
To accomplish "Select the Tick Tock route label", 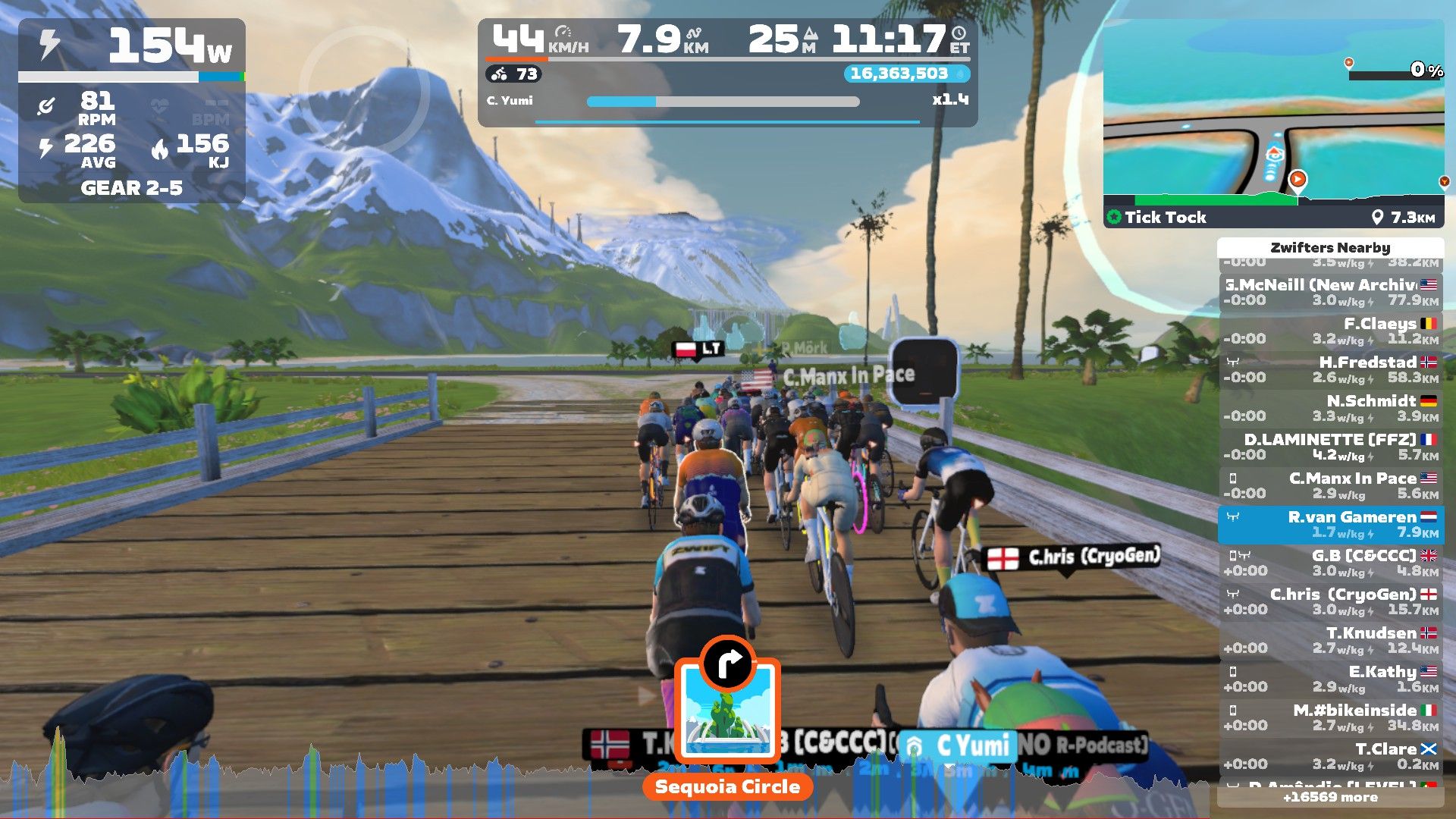I will pos(1165,218).
